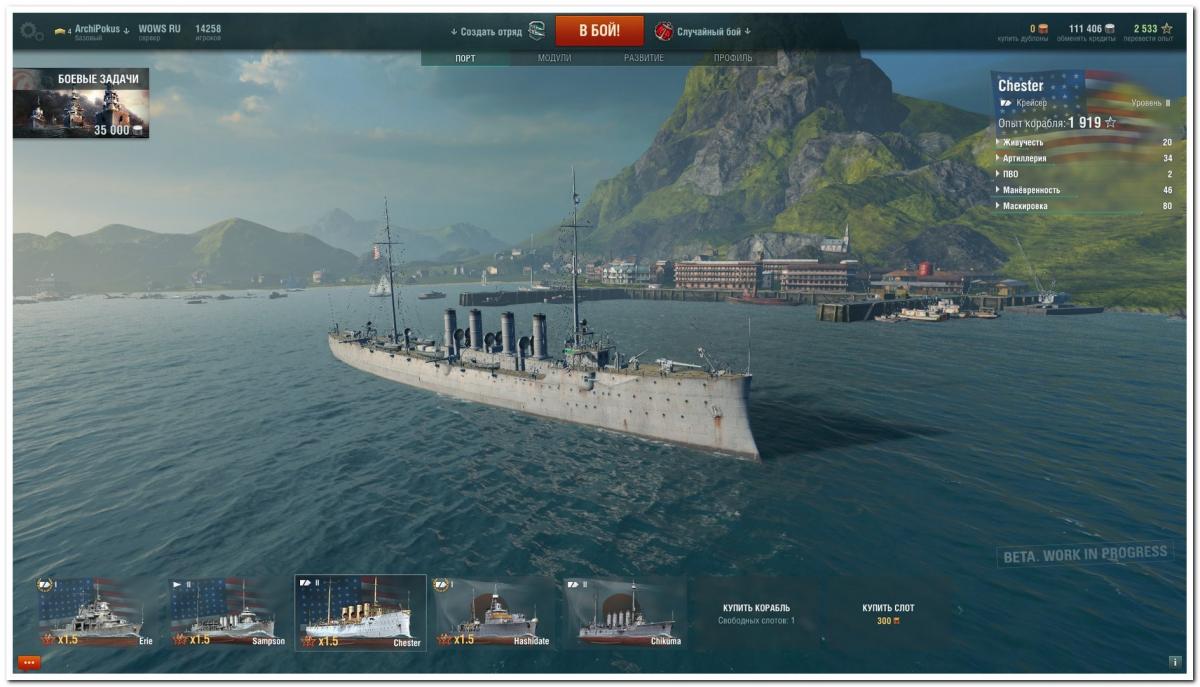Open the ПРОФИЛЬ tab
Viewport: 1200px width, 687px height.
point(733,58)
